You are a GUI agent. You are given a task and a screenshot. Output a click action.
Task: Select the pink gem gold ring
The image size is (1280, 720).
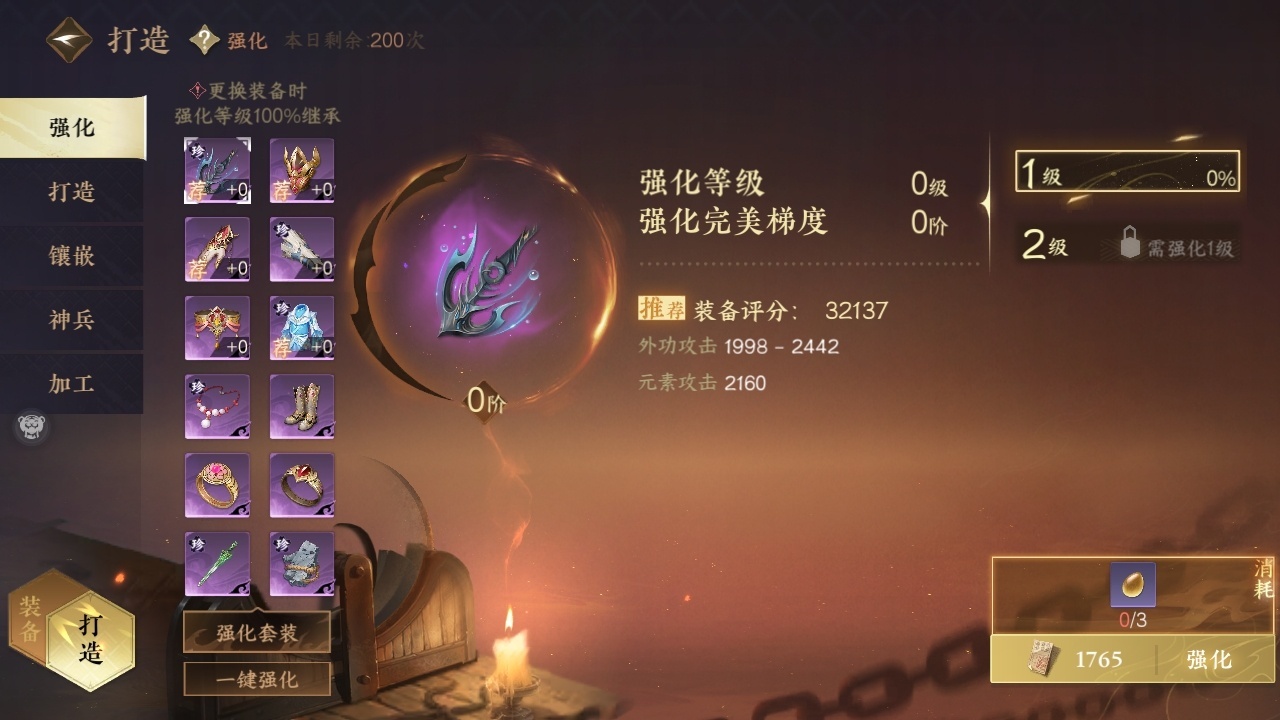tap(217, 485)
